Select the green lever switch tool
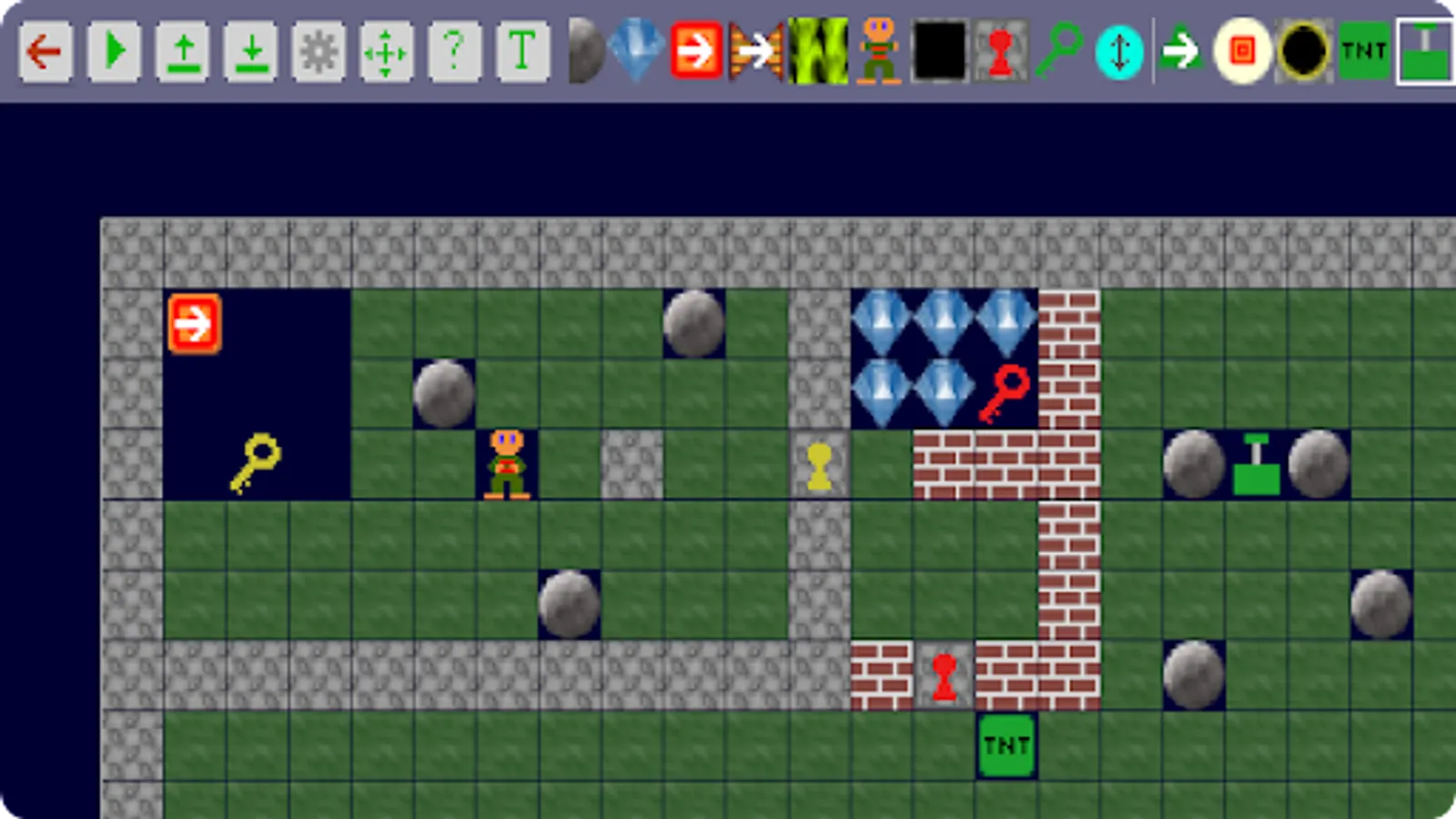 point(1422,52)
